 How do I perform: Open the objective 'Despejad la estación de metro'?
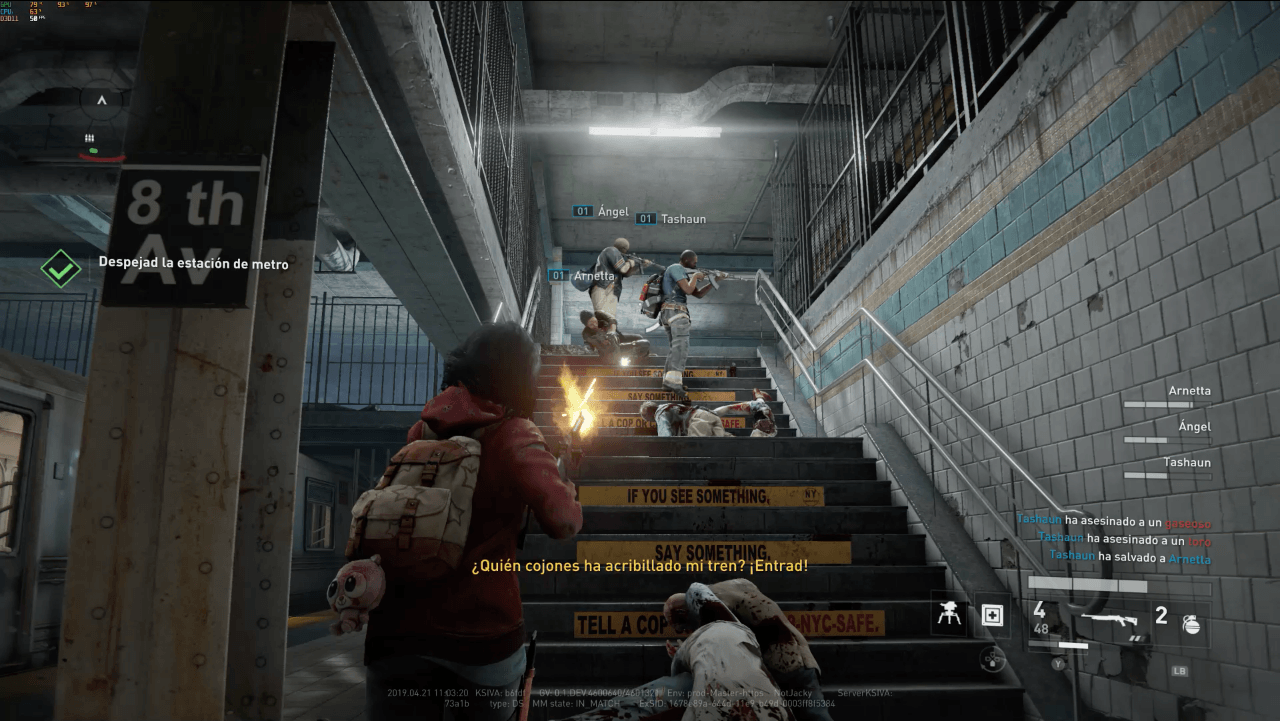click(193, 264)
